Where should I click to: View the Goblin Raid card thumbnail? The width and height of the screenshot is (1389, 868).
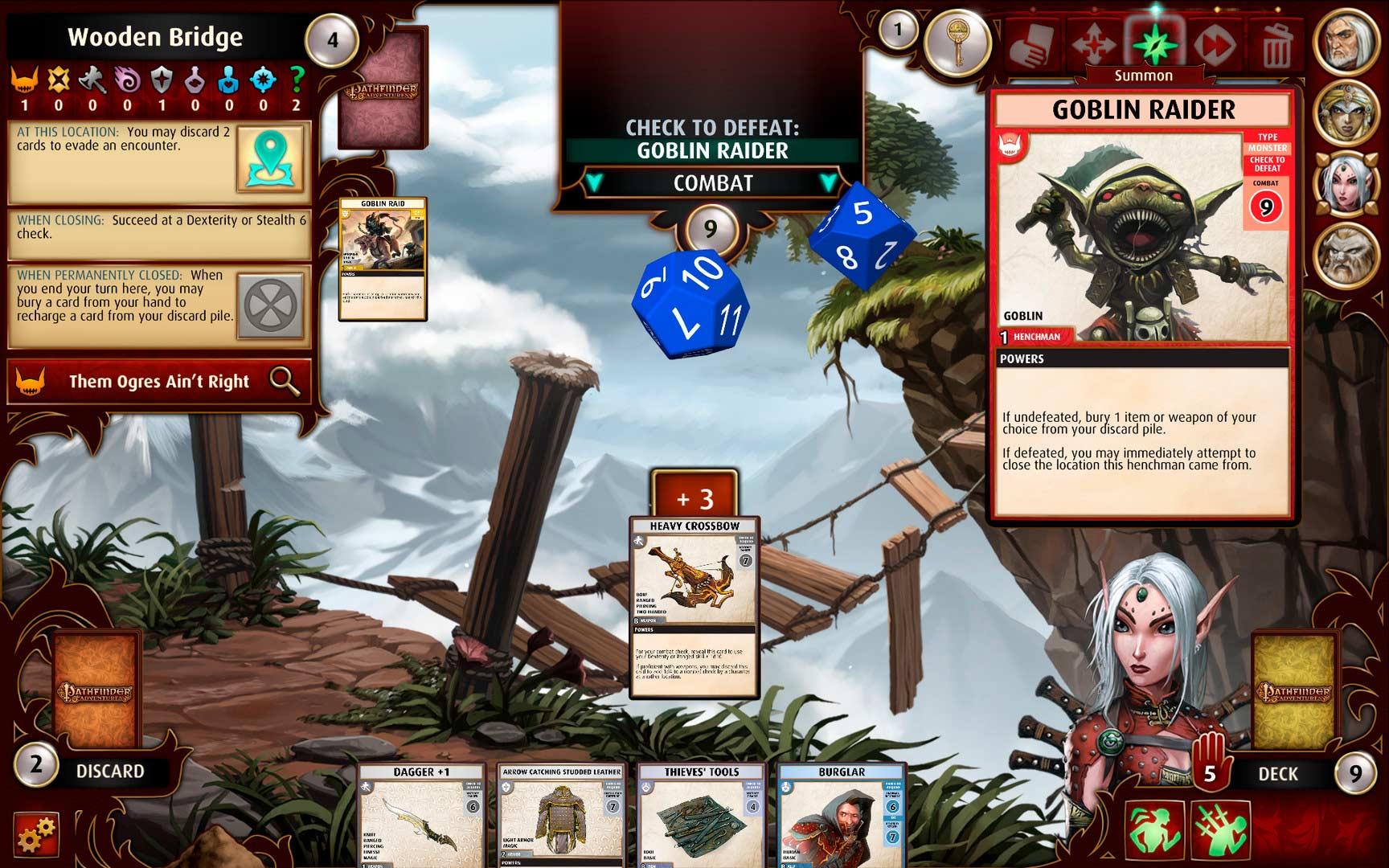[383, 259]
